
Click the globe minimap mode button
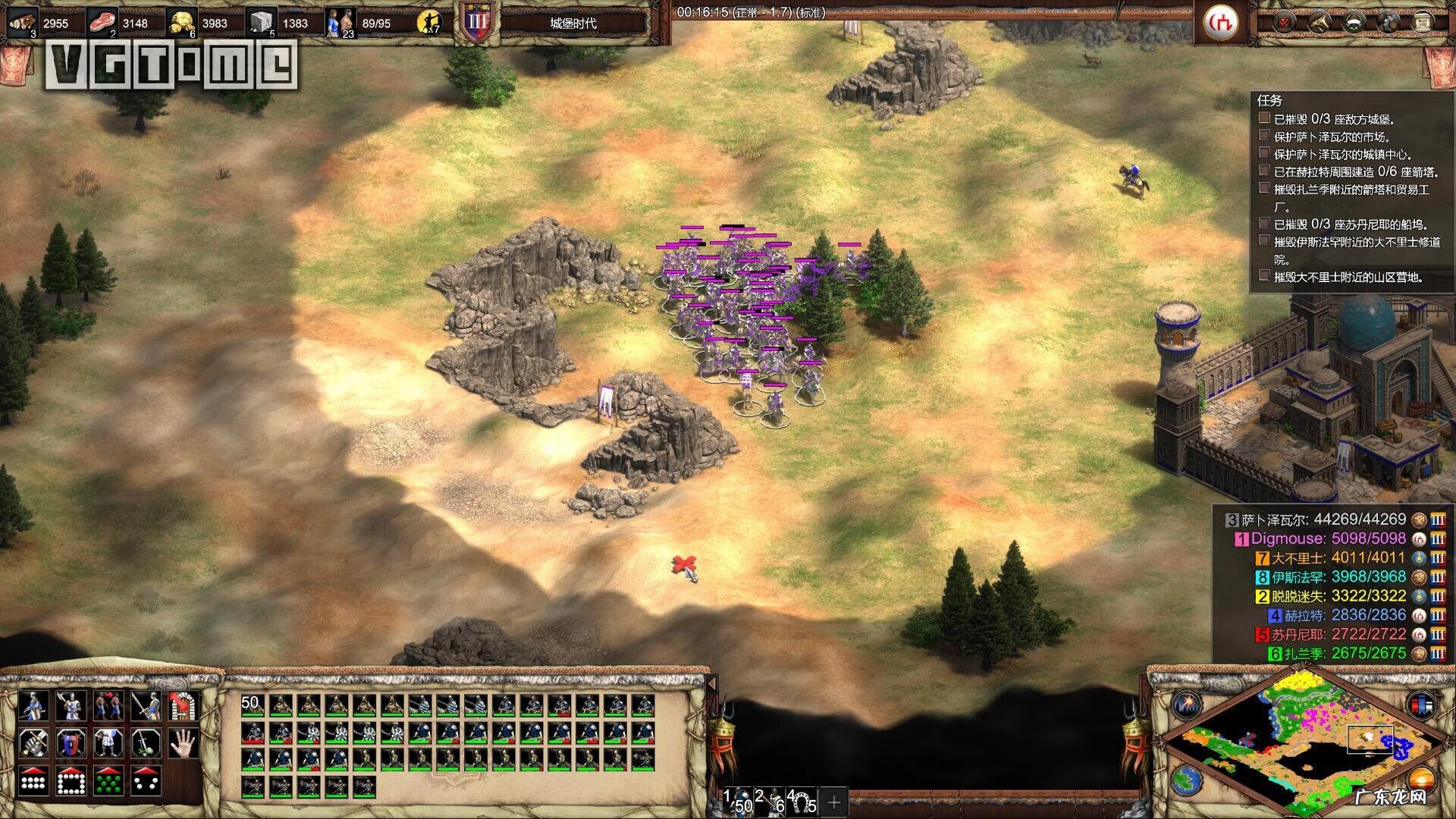point(1187,779)
